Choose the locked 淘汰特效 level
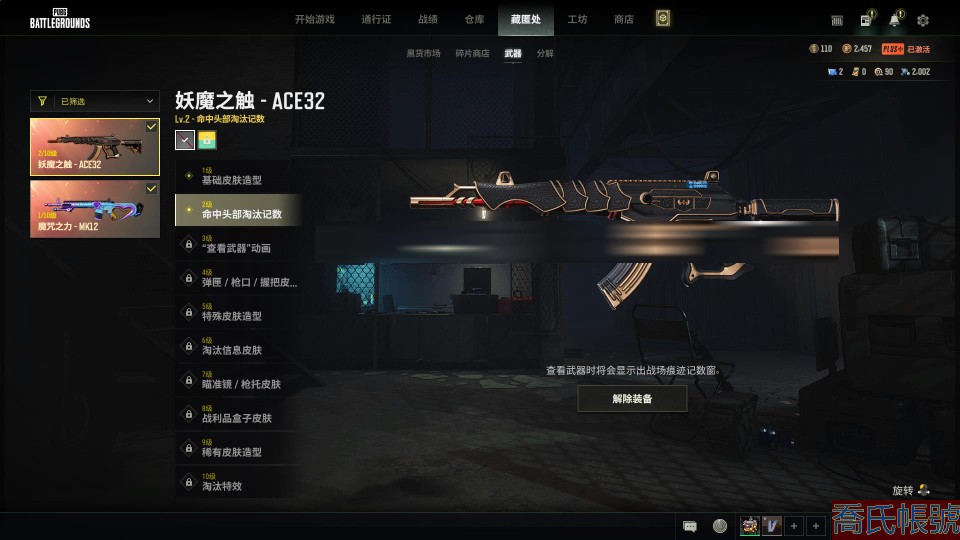The height and width of the screenshot is (540, 960). click(234, 483)
